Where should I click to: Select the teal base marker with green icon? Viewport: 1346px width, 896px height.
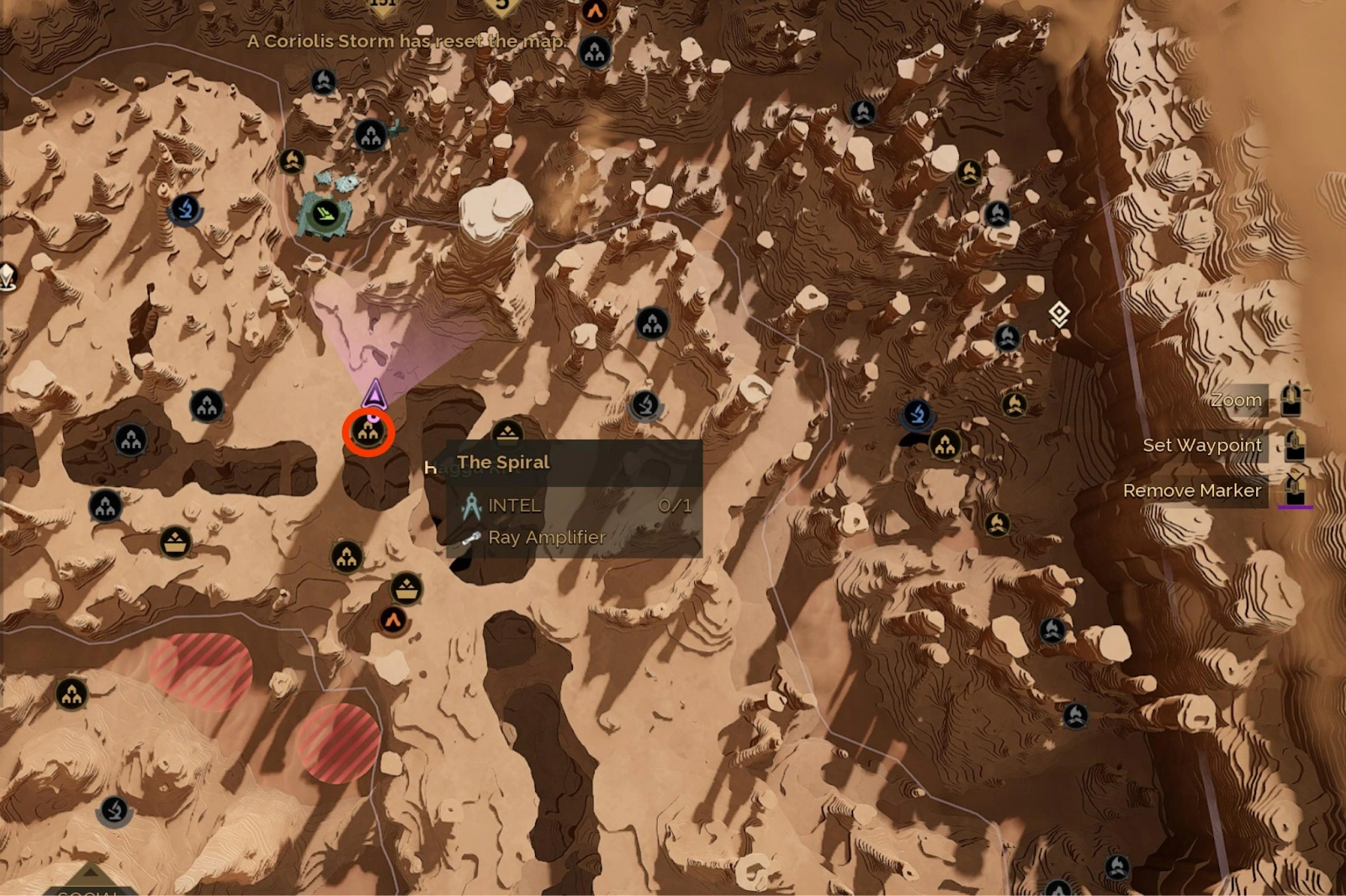click(326, 214)
